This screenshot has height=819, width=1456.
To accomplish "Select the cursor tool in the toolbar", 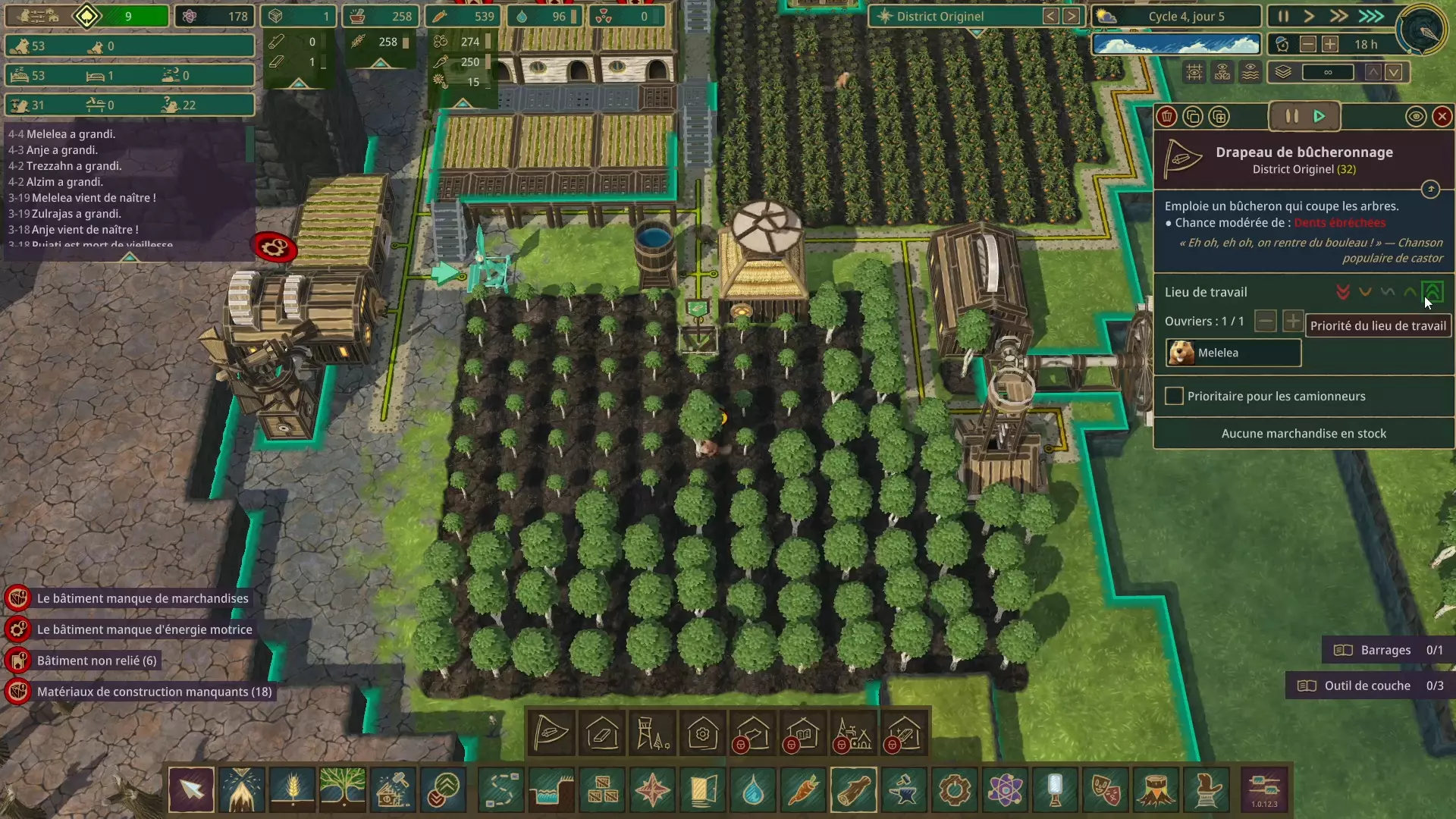I will [x=191, y=790].
